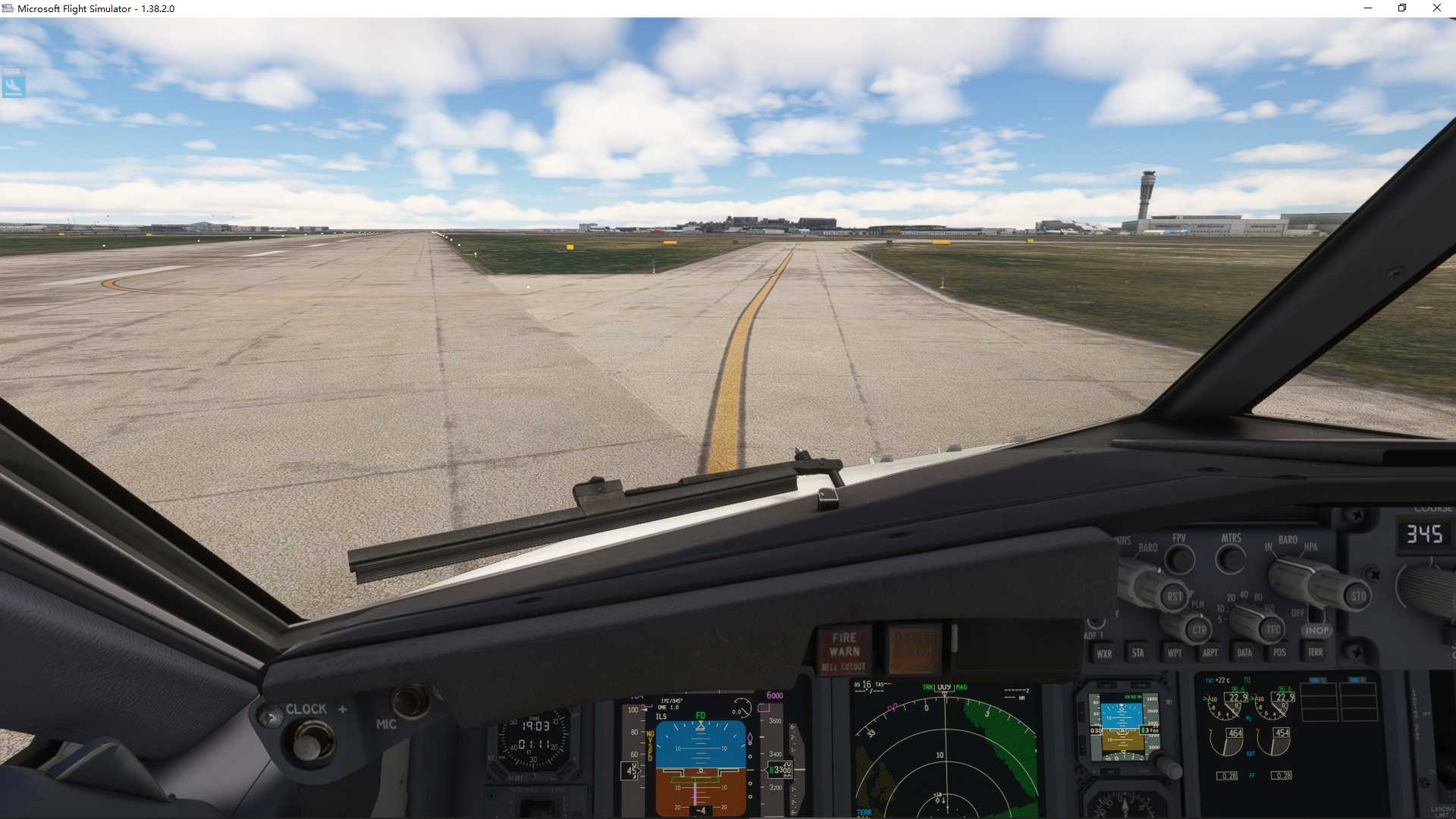The width and height of the screenshot is (1456, 819).
Task: Enable terrain display with the TERR button
Action: click(x=1315, y=653)
